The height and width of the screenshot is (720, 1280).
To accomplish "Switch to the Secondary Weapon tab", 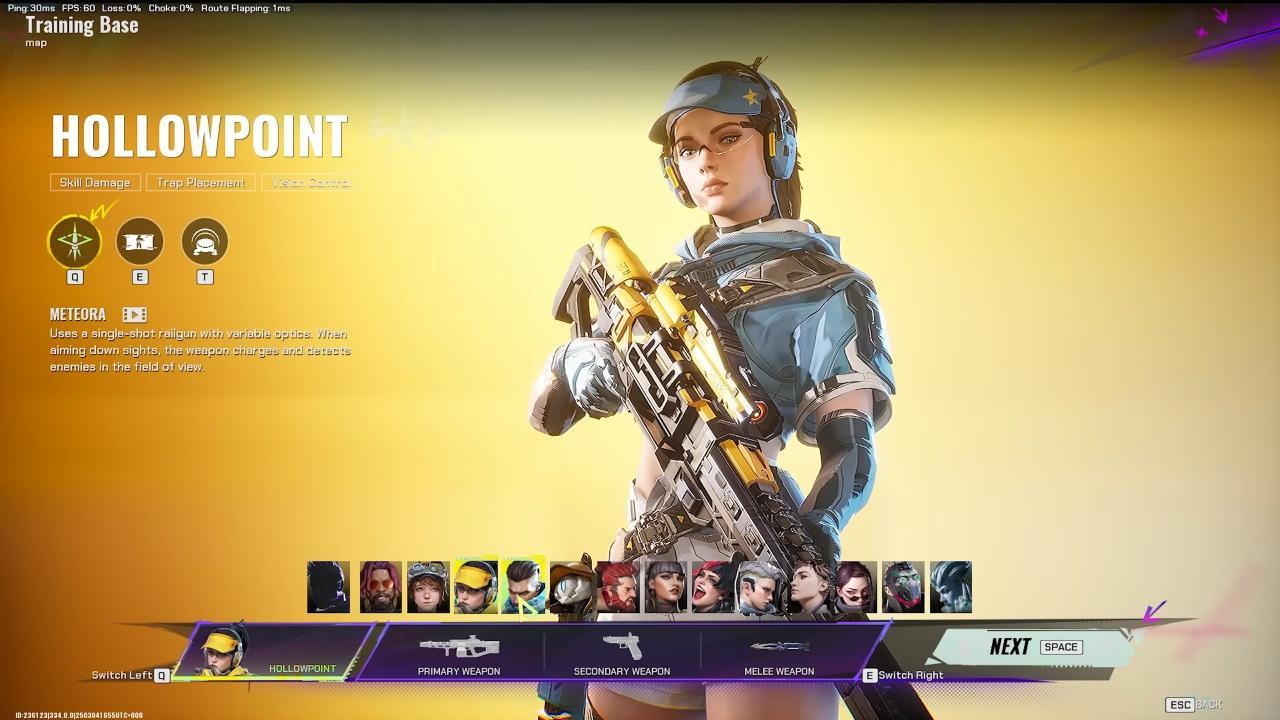I will [621, 655].
